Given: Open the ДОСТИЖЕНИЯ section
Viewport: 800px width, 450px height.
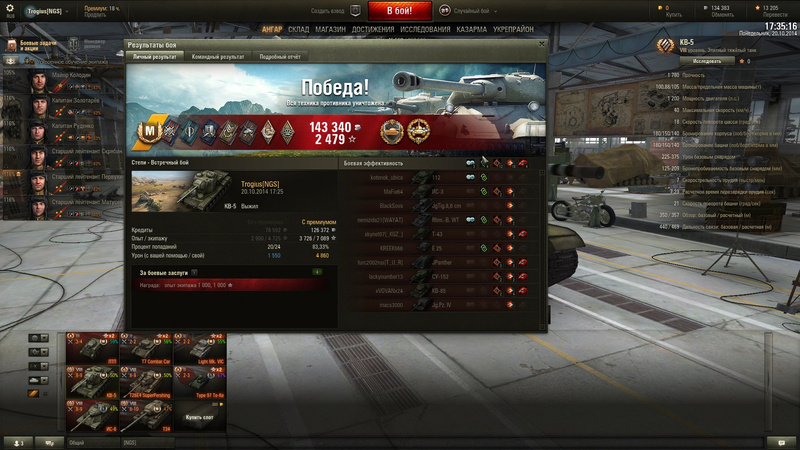Looking at the screenshot, I should point(373,29).
